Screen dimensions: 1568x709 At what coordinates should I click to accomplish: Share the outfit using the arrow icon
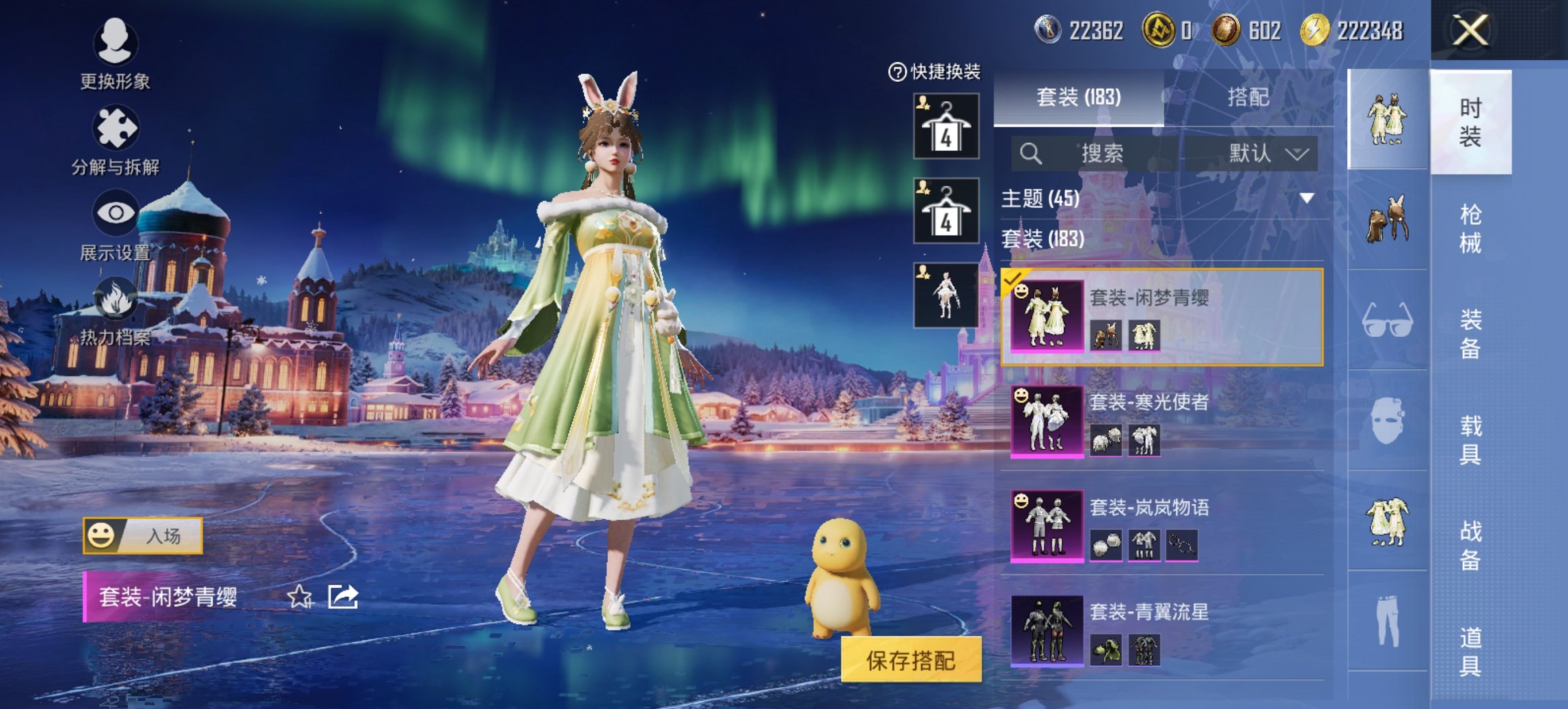343,597
